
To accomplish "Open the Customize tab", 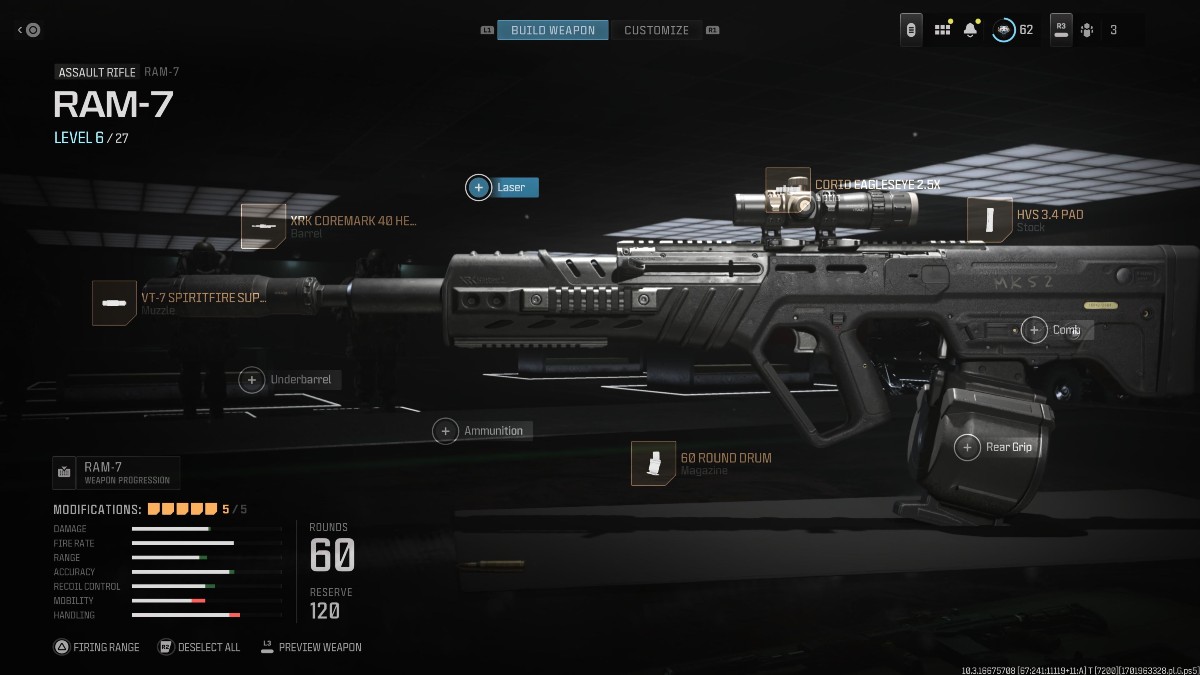I will coord(656,30).
